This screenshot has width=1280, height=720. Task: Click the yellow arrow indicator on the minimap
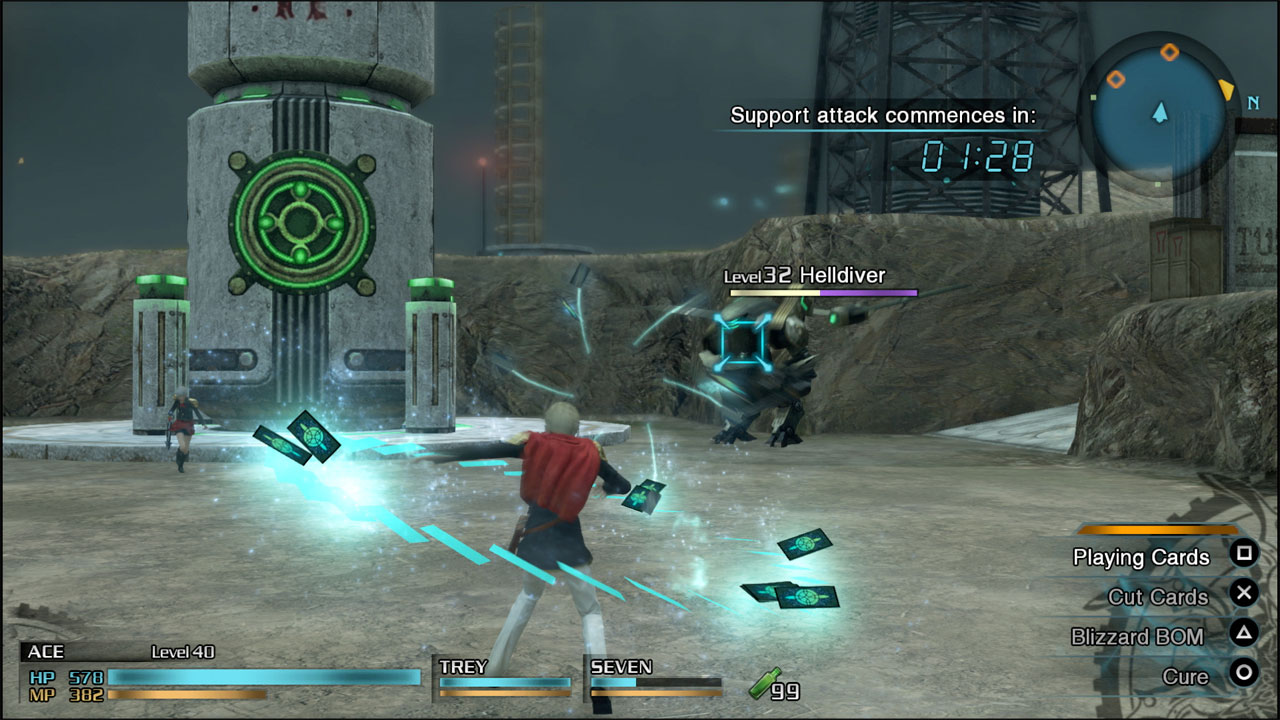point(1227,90)
